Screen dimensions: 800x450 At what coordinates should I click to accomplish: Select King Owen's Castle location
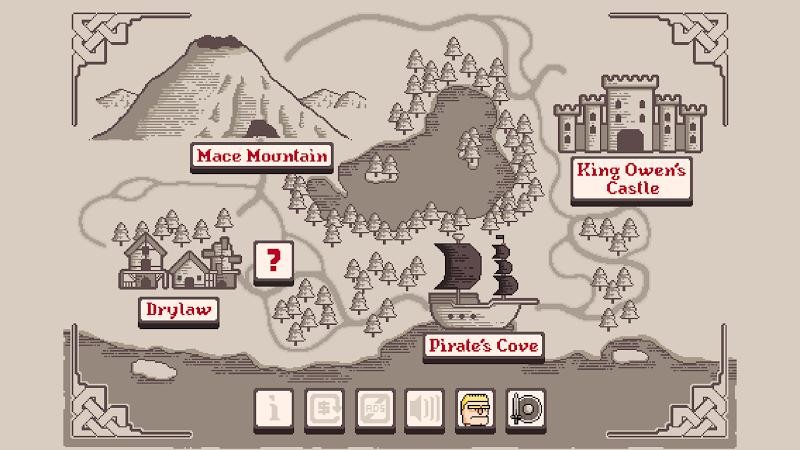pos(631,179)
